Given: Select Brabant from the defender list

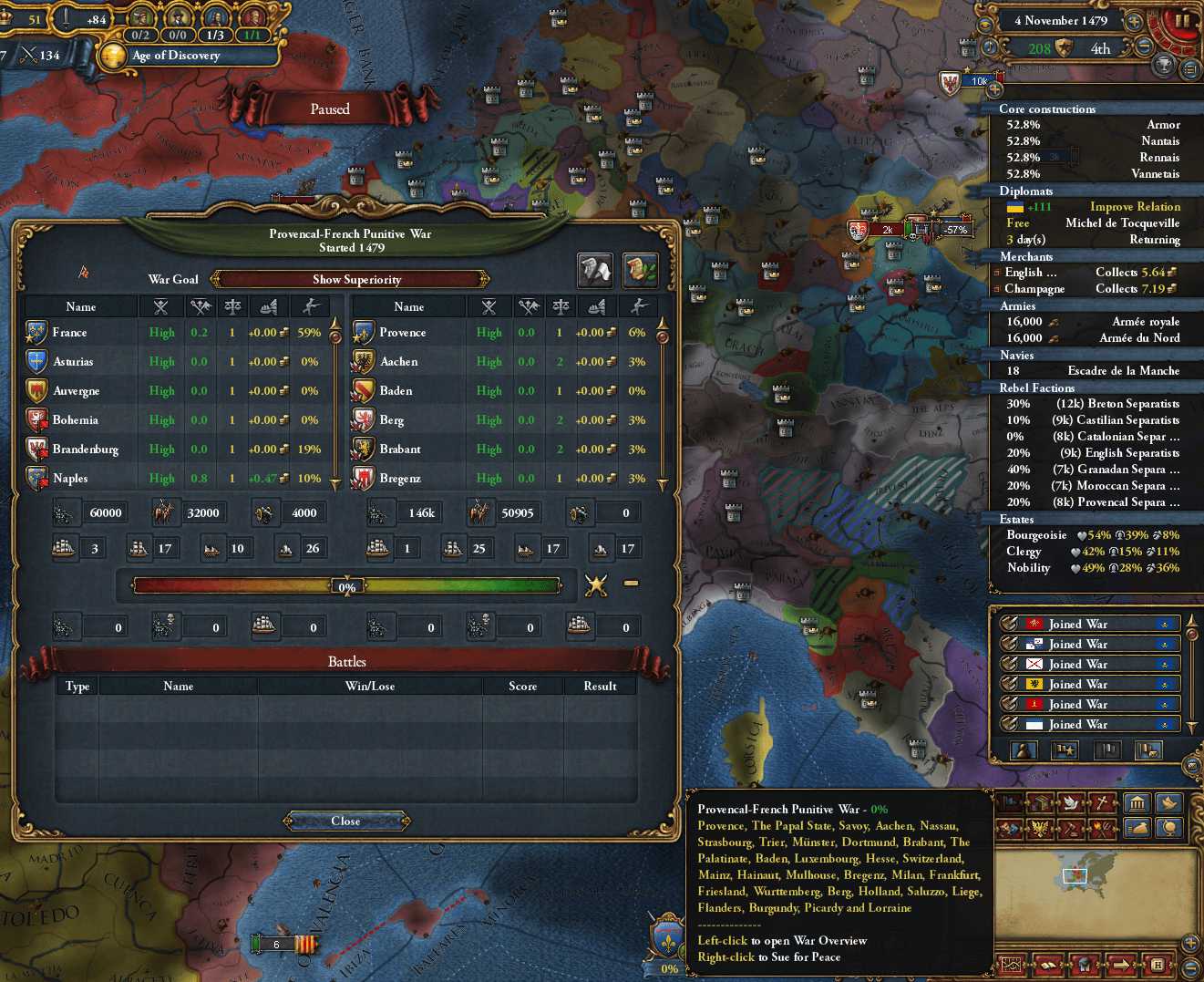Looking at the screenshot, I should pos(400,450).
